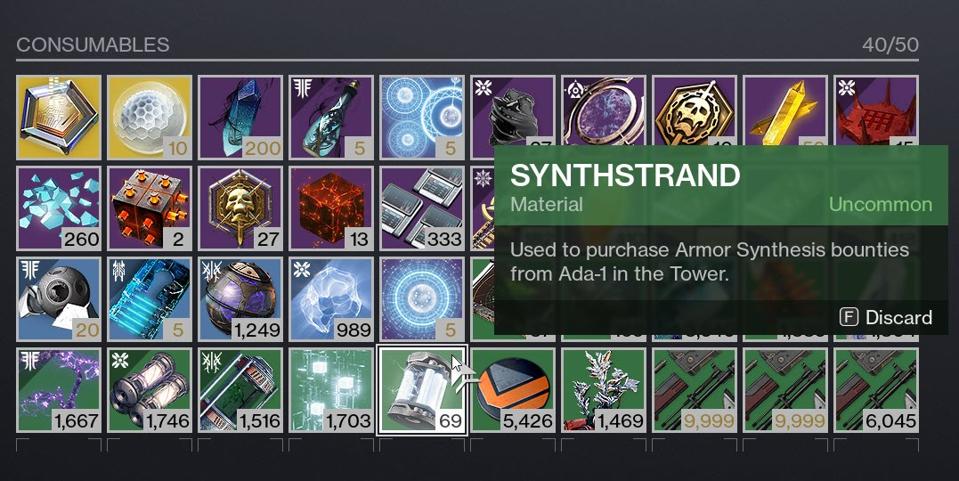Choose the white honeycomb orb stack of 10
The height and width of the screenshot is (481, 959).
pos(150,117)
